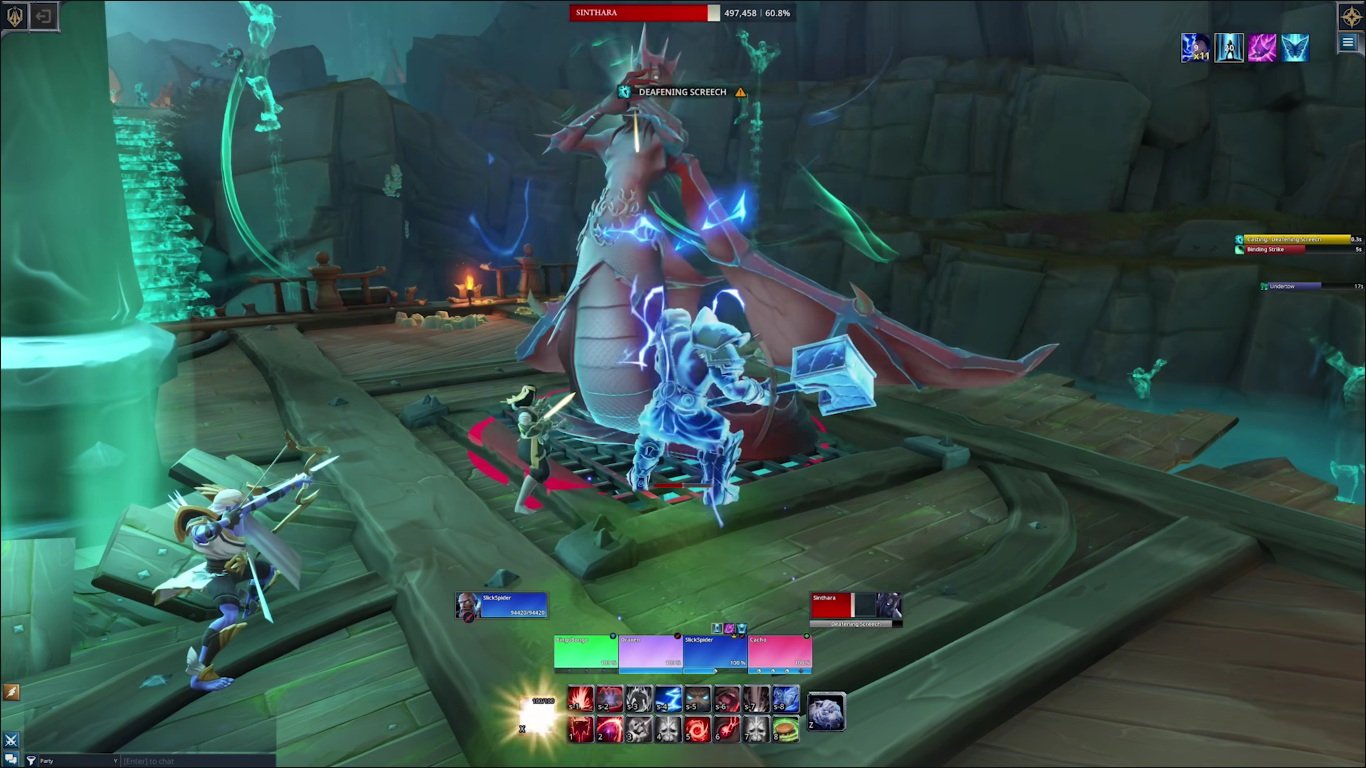The height and width of the screenshot is (768, 1366).
Task: Select Draxen's purple party frame
Action: (x=650, y=652)
